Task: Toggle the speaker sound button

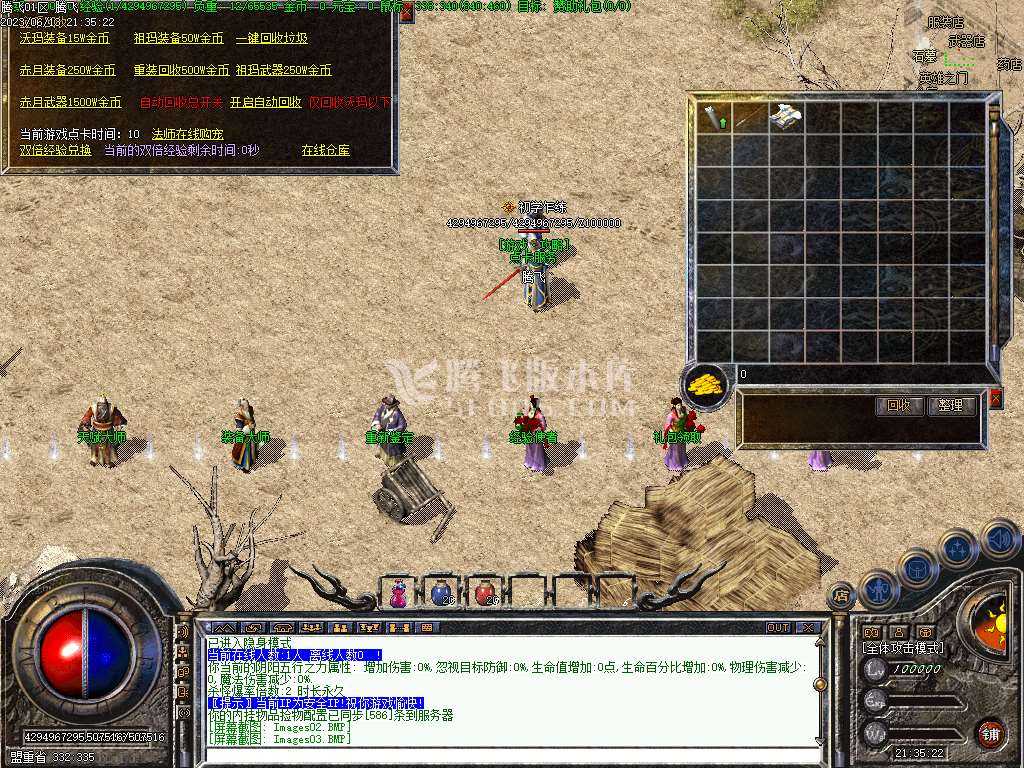Action: tap(1000, 540)
